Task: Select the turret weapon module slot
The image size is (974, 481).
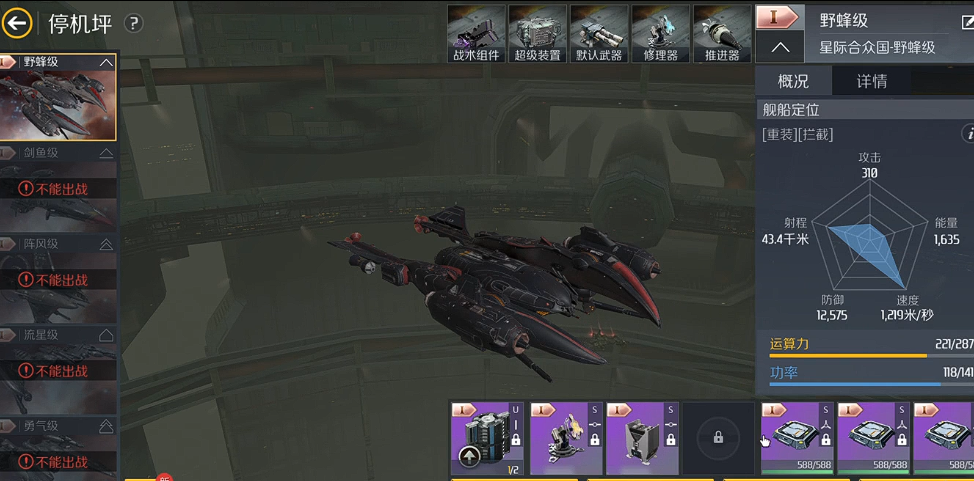Action: (x=566, y=438)
